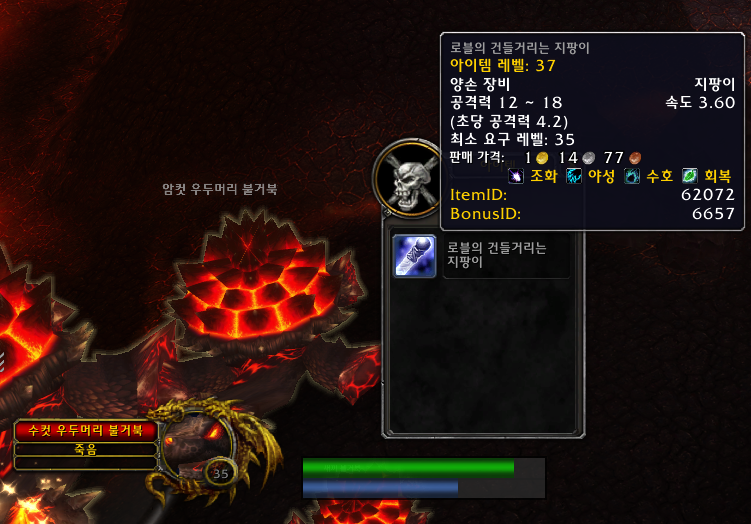Screen dimensions: 751x524
Task: Select the target name bar 수컷 우두머리 불거북
Action: pyautogui.click(x=86, y=431)
